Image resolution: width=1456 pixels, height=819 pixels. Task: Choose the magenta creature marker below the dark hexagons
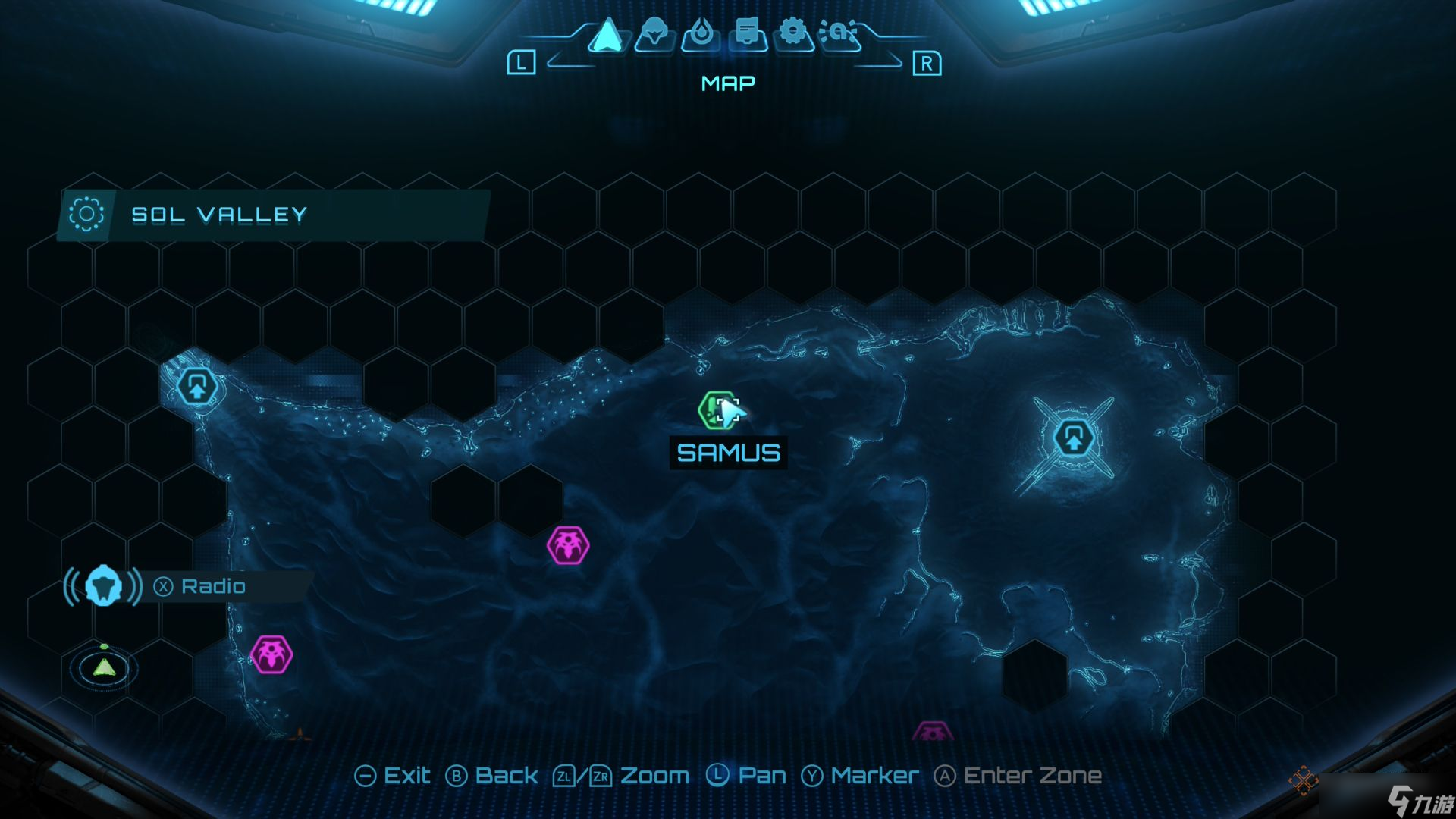point(568,544)
